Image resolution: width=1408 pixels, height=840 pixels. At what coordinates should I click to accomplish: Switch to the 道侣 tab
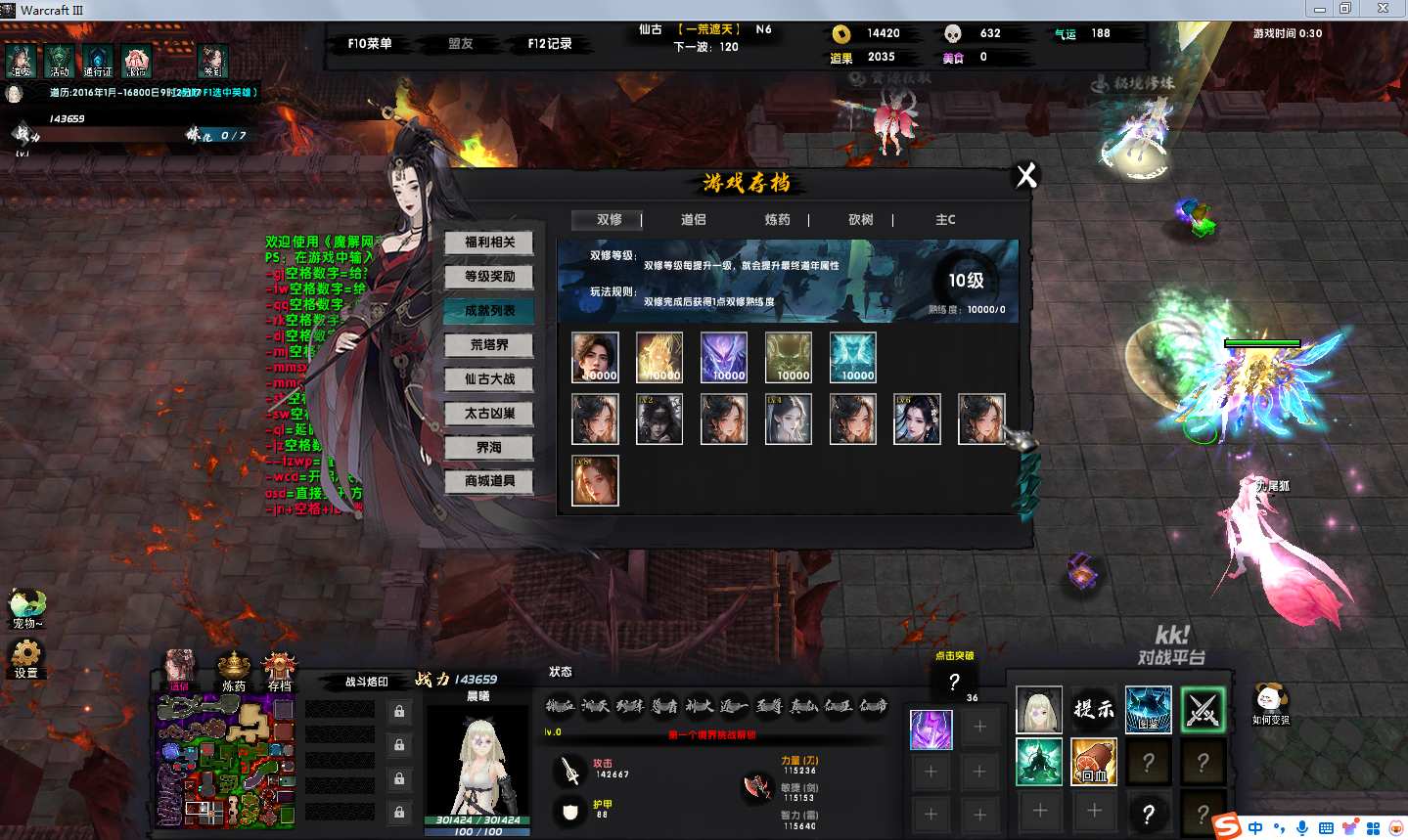(693, 220)
